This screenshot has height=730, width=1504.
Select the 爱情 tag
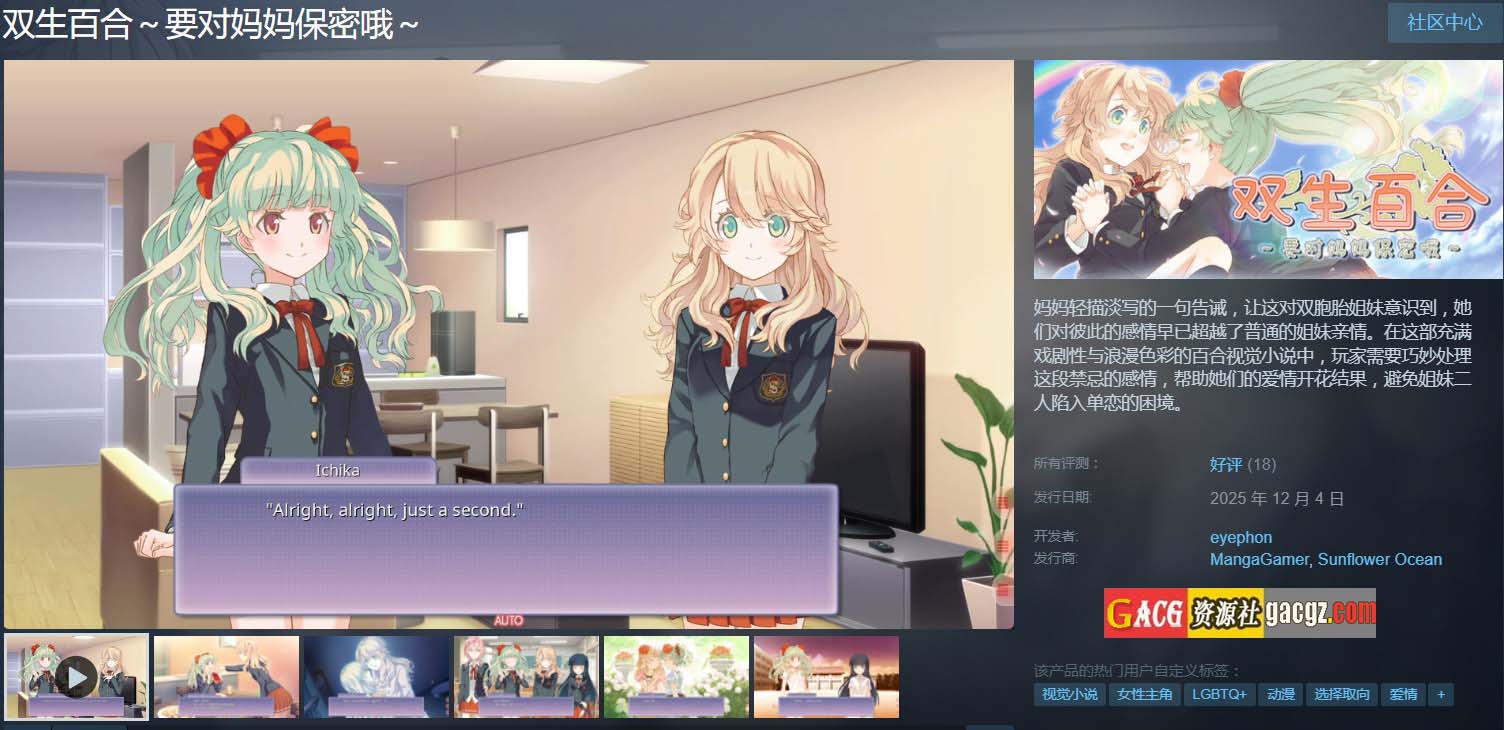pyautogui.click(x=1403, y=694)
